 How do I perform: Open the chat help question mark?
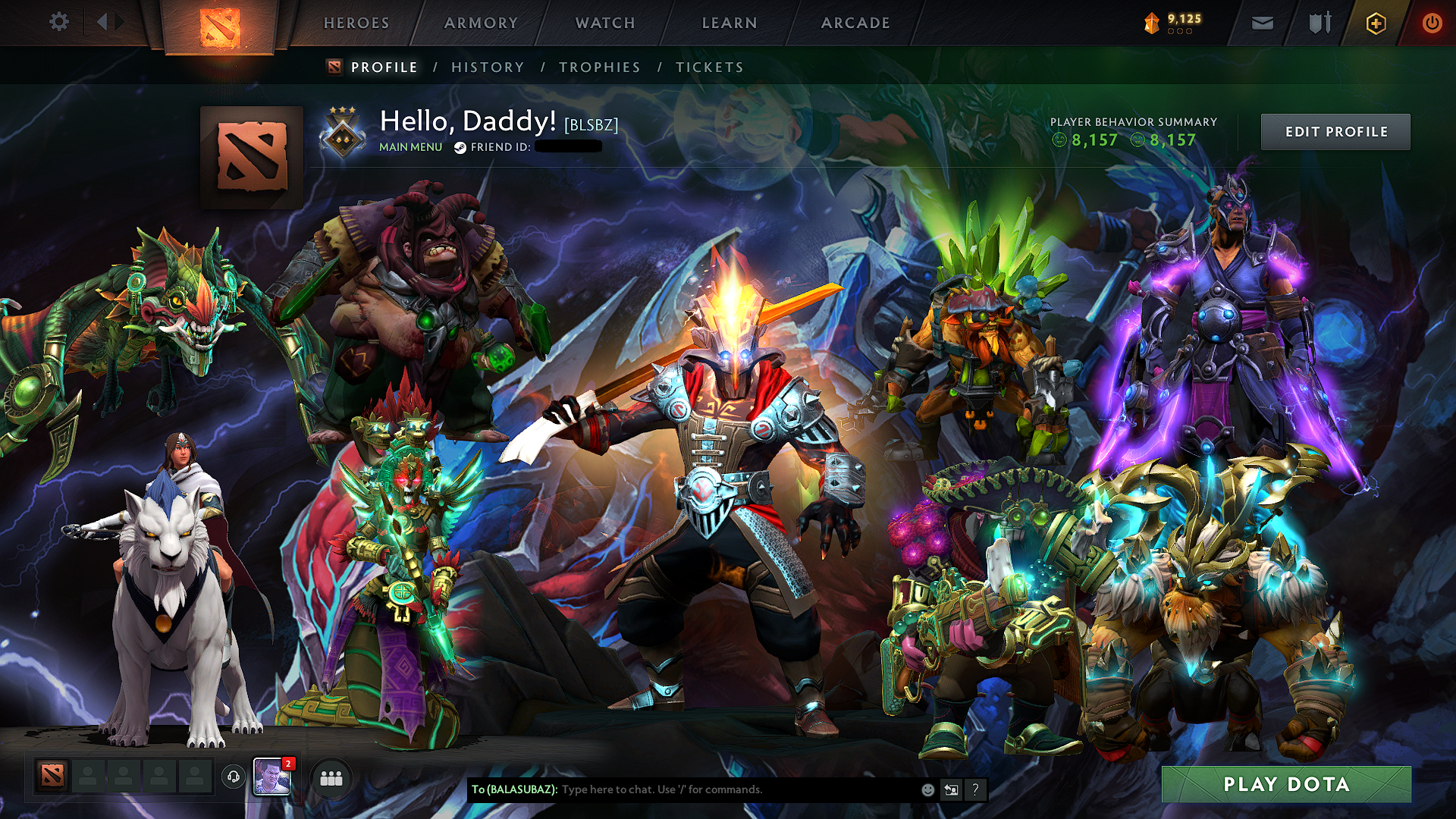pos(974,789)
